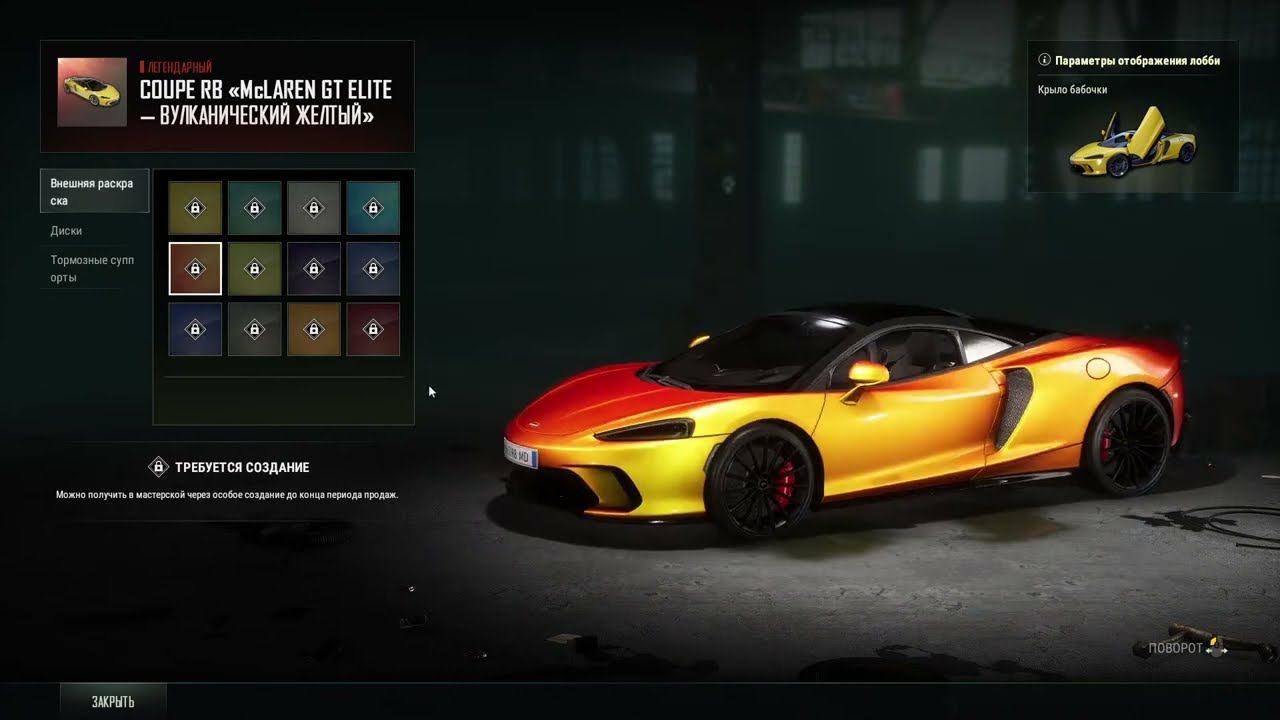Image resolution: width=1280 pixels, height=720 pixels.
Task: Select the dark crimson red paint swatch
Action: [373, 328]
